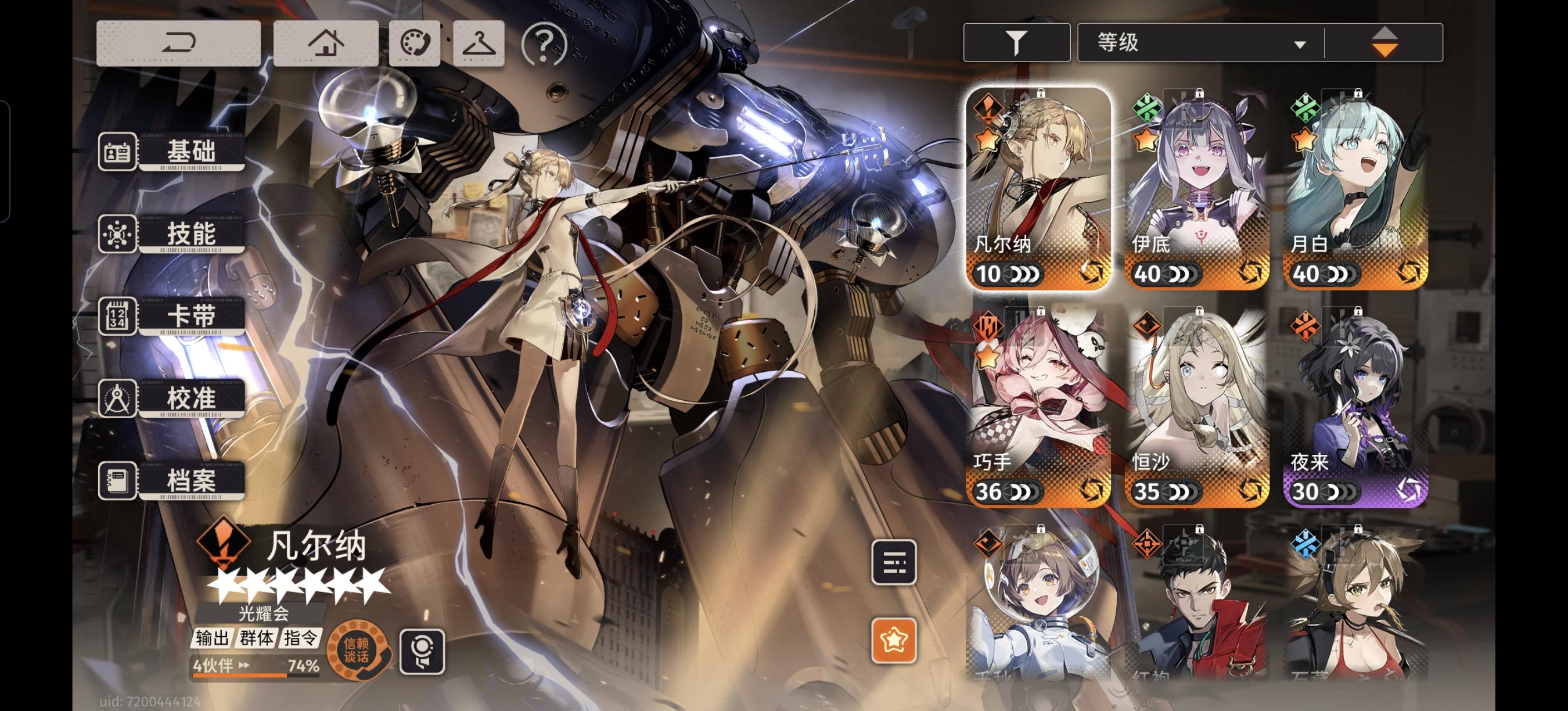1568x711 pixels.
Task: Open the funnel filter icon on the right panel
Action: point(1015,43)
